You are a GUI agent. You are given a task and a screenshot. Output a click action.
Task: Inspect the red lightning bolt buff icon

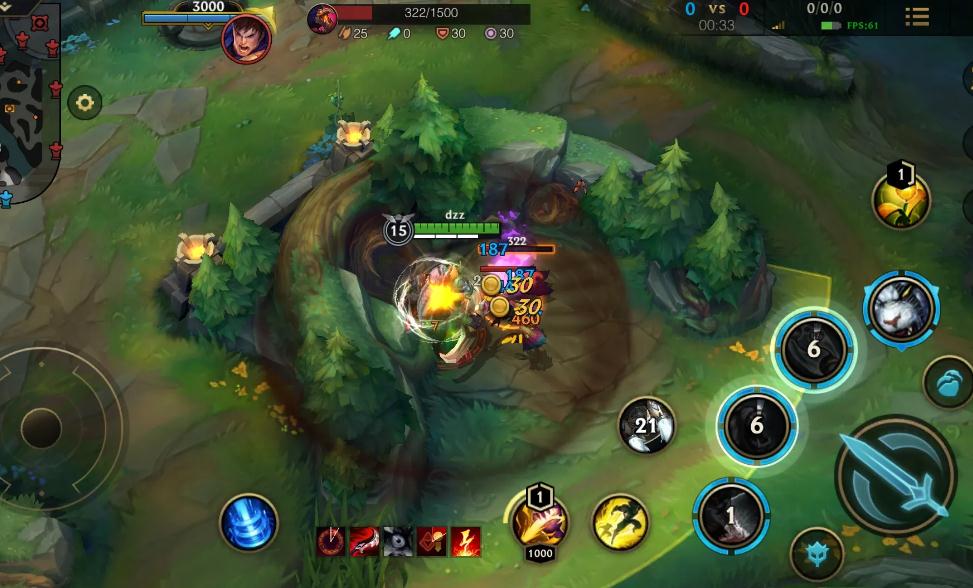(465, 541)
